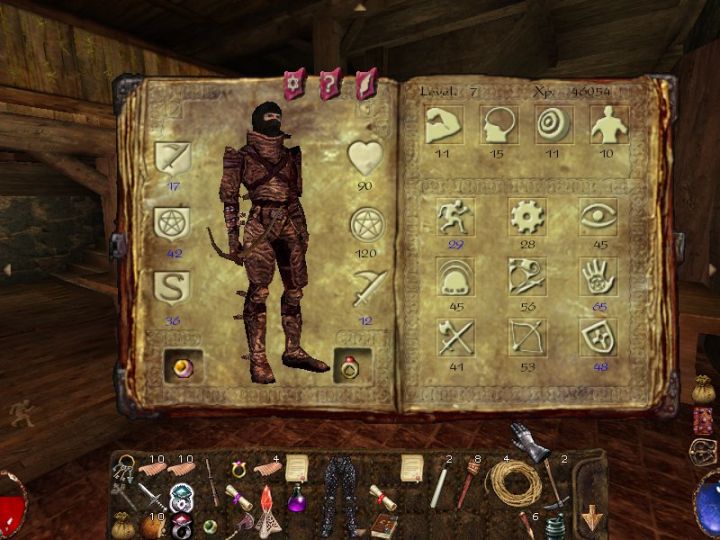This screenshot has width=720, height=540.
Task: Select the Strength flexed-arm attribute icon
Action: point(440,124)
